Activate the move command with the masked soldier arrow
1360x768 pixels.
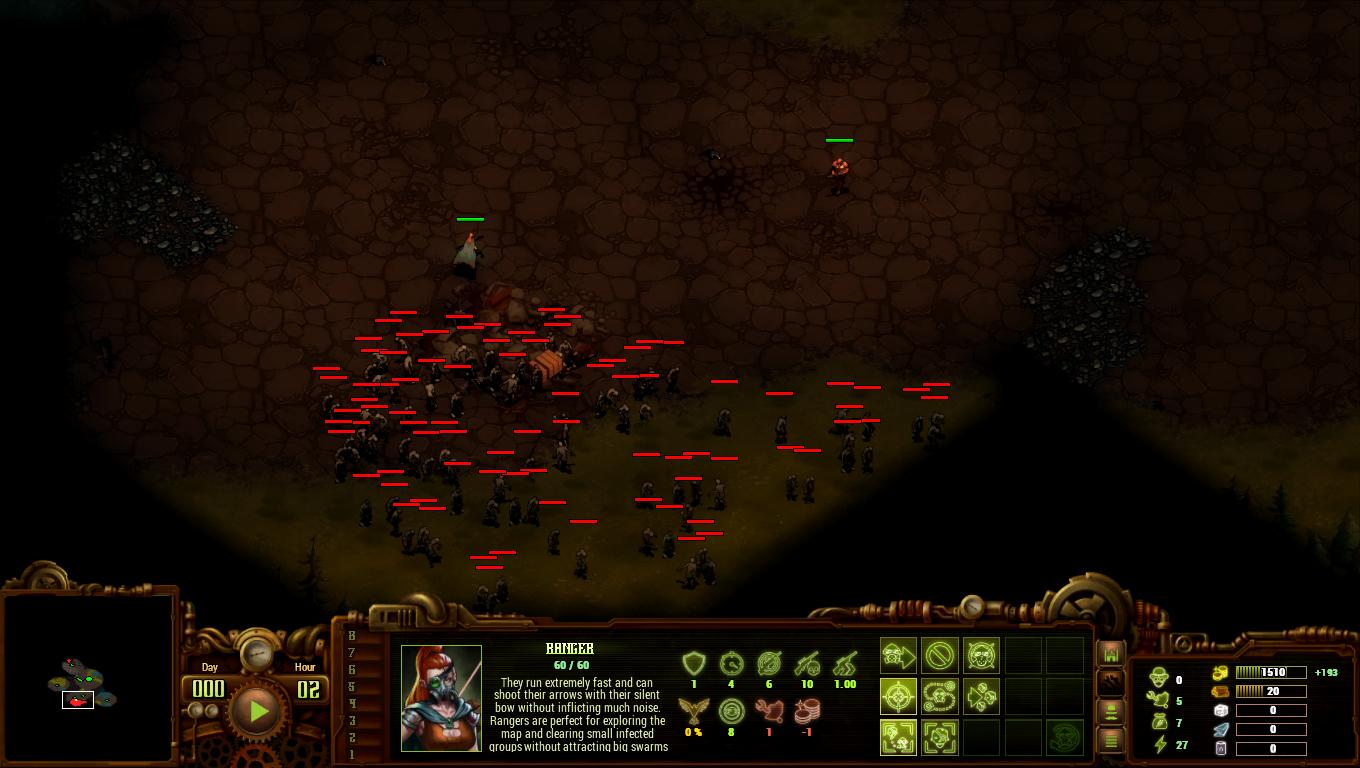(898, 656)
